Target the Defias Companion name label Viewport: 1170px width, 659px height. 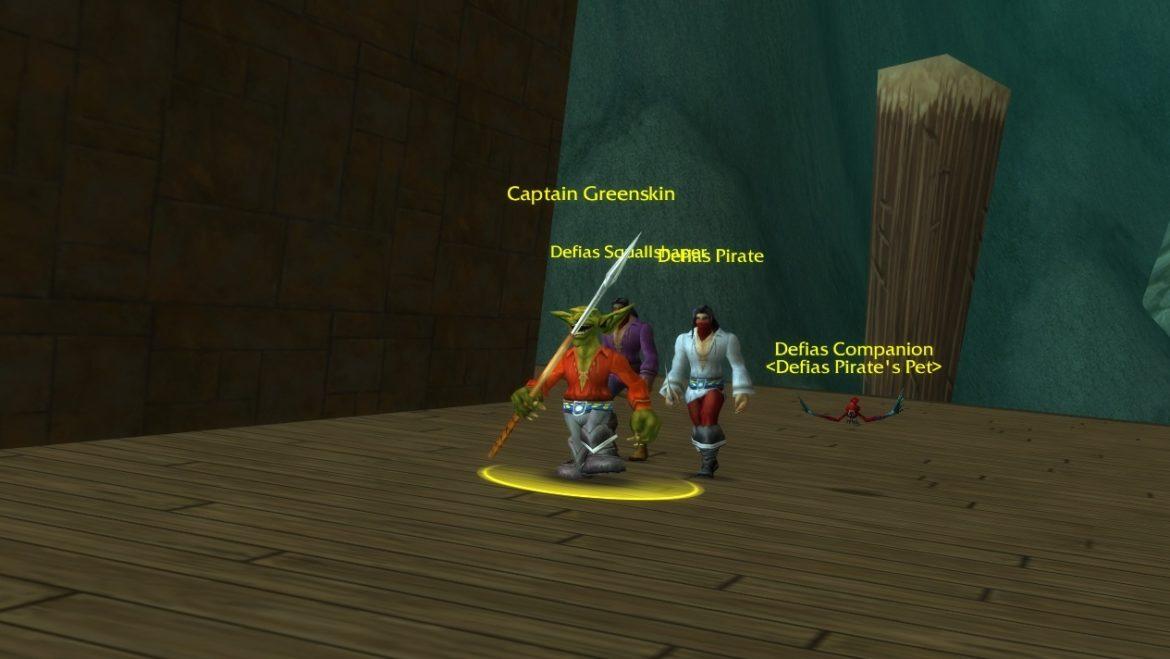[854, 350]
